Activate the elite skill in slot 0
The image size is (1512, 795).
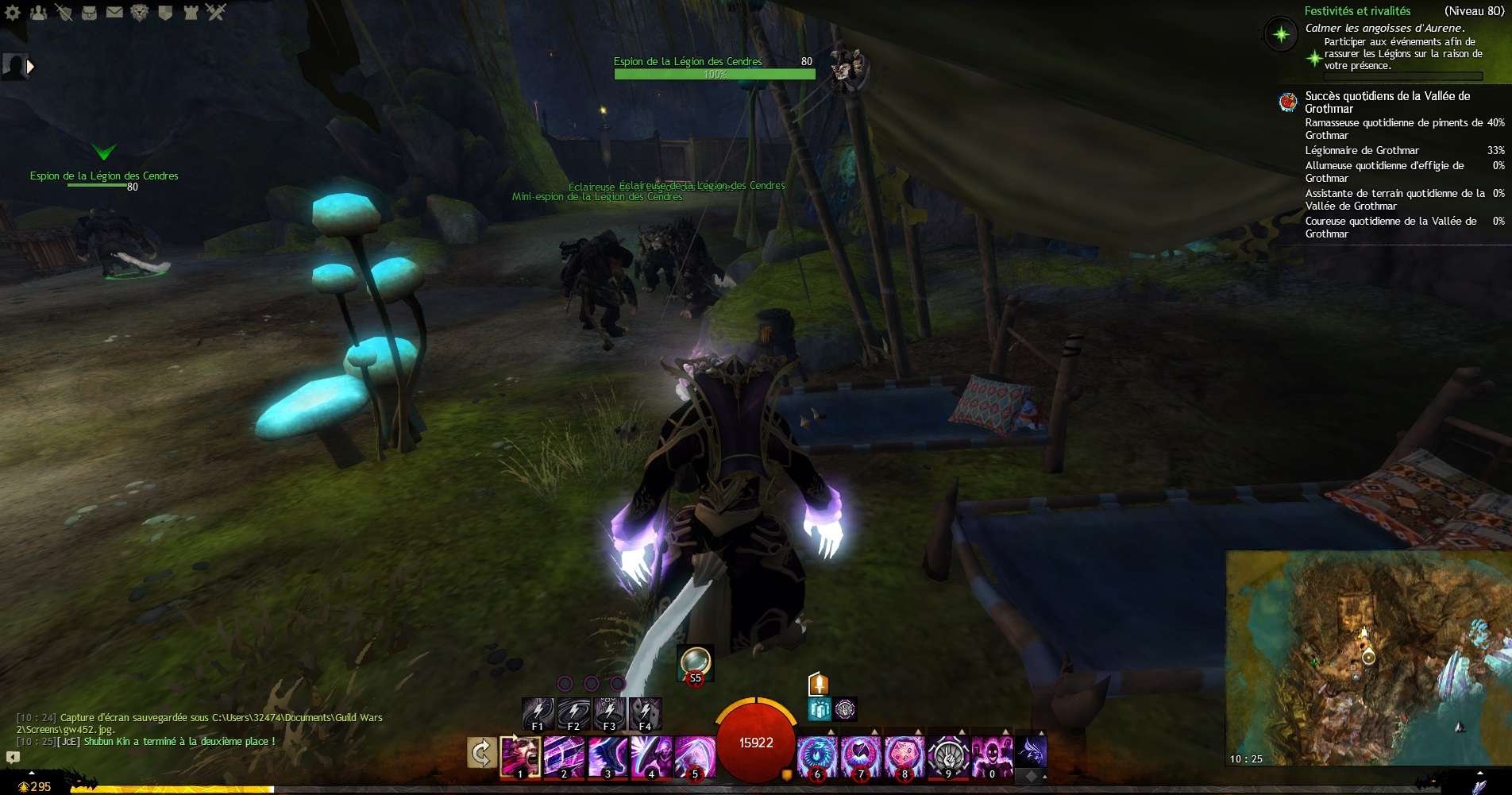992,756
